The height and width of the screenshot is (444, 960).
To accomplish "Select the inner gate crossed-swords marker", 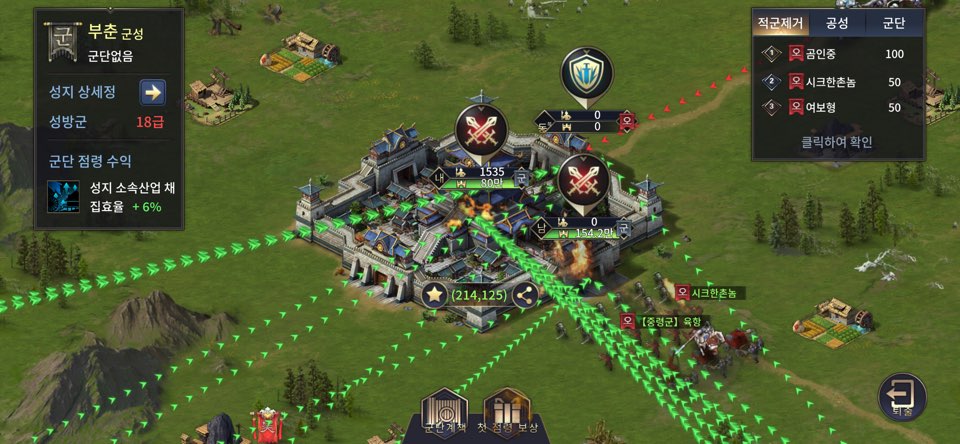I will pos(481,131).
